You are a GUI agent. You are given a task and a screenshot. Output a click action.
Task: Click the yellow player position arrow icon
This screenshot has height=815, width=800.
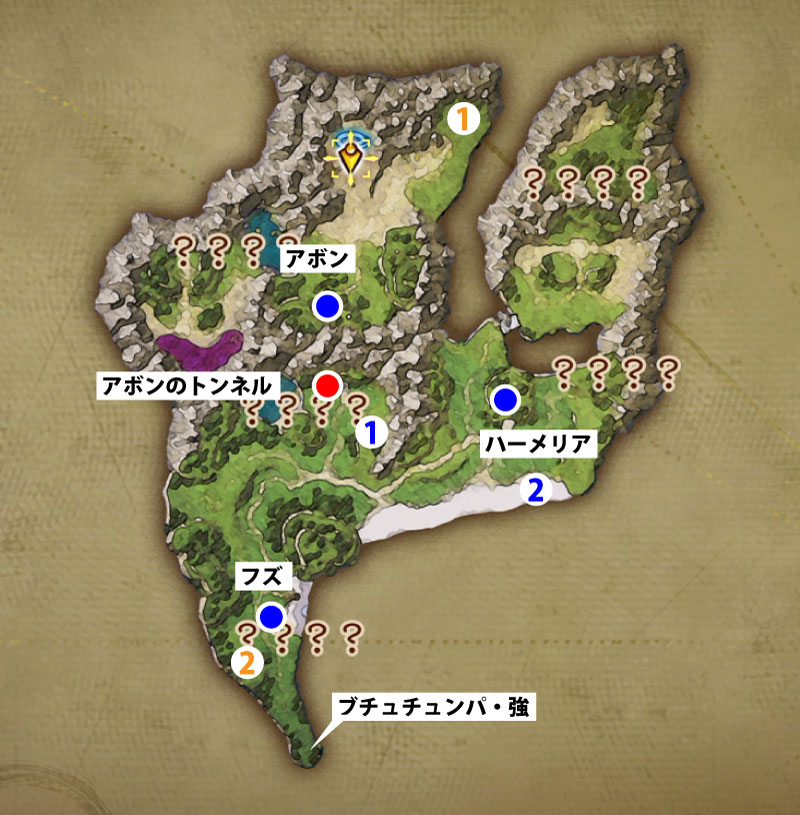pyautogui.click(x=351, y=158)
